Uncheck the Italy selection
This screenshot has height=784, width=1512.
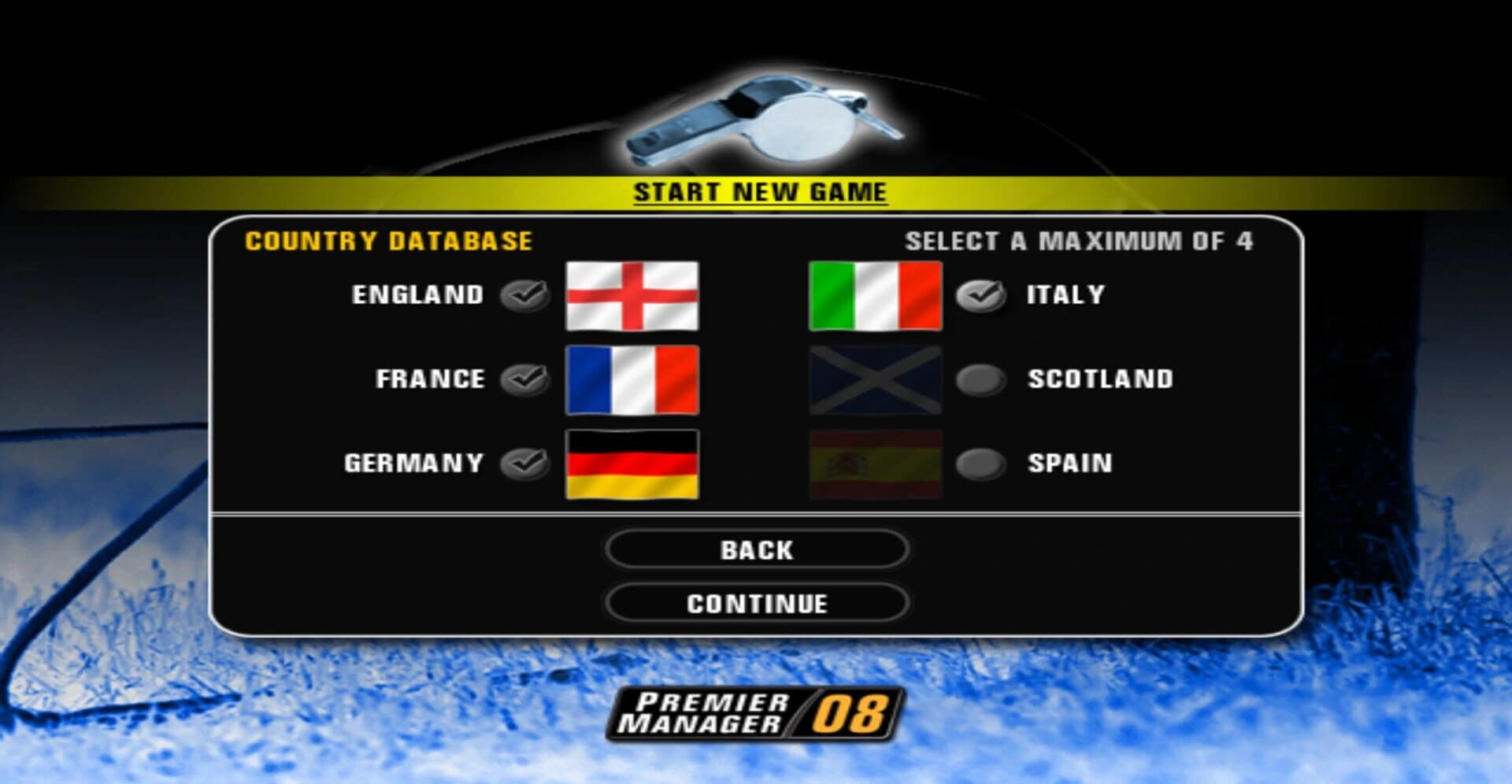[979, 294]
